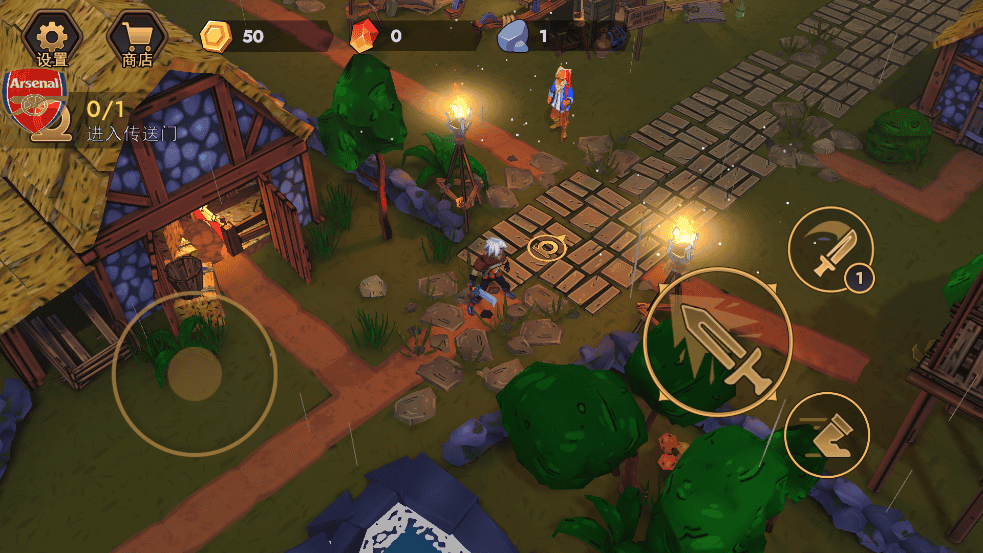The height and width of the screenshot is (553, 983).
Task: Tap the virtual movement joystick
Action: [x=194, y=374]
